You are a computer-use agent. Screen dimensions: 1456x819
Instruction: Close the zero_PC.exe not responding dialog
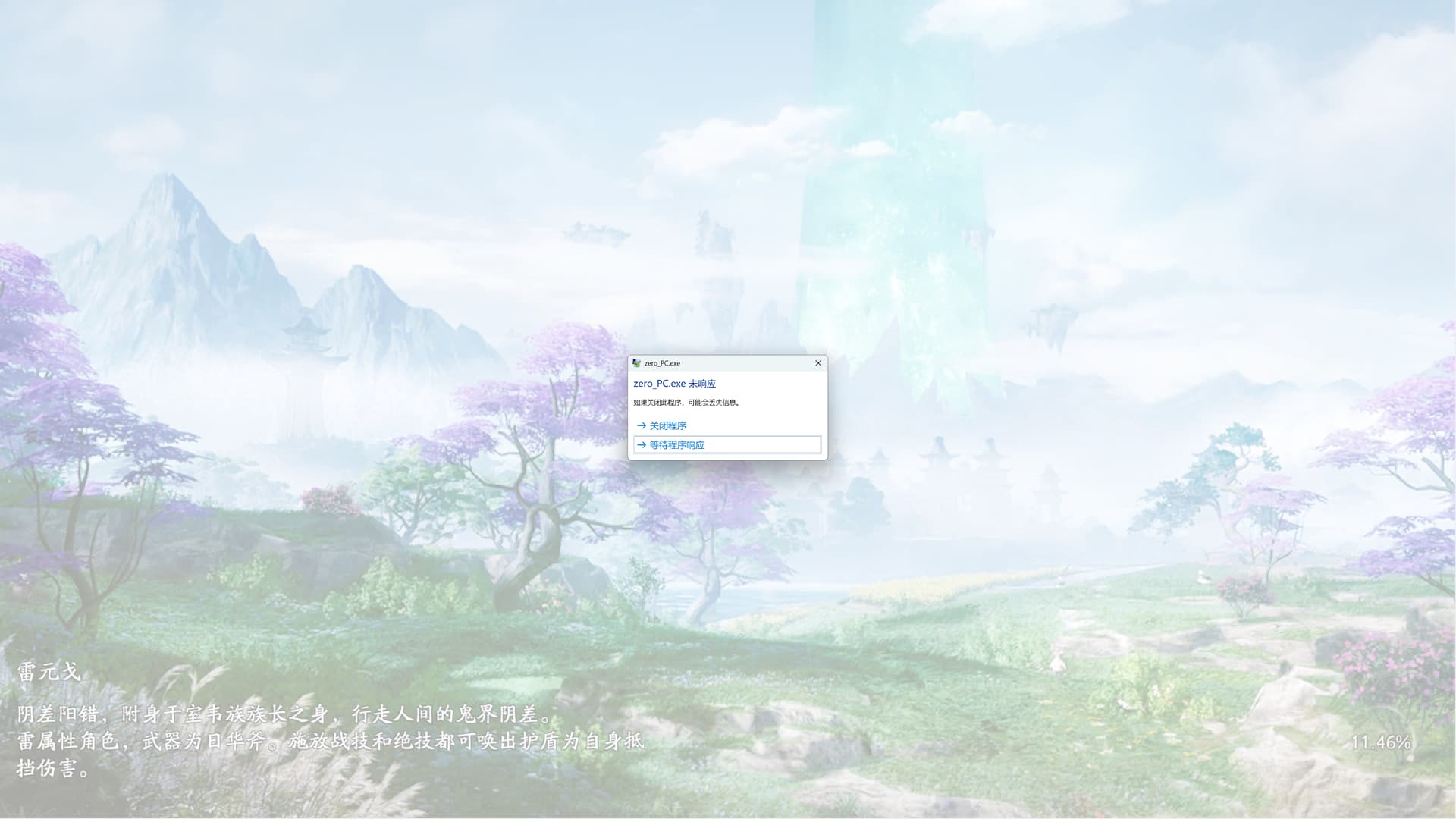pyautogui.click(x=818, y=363)
